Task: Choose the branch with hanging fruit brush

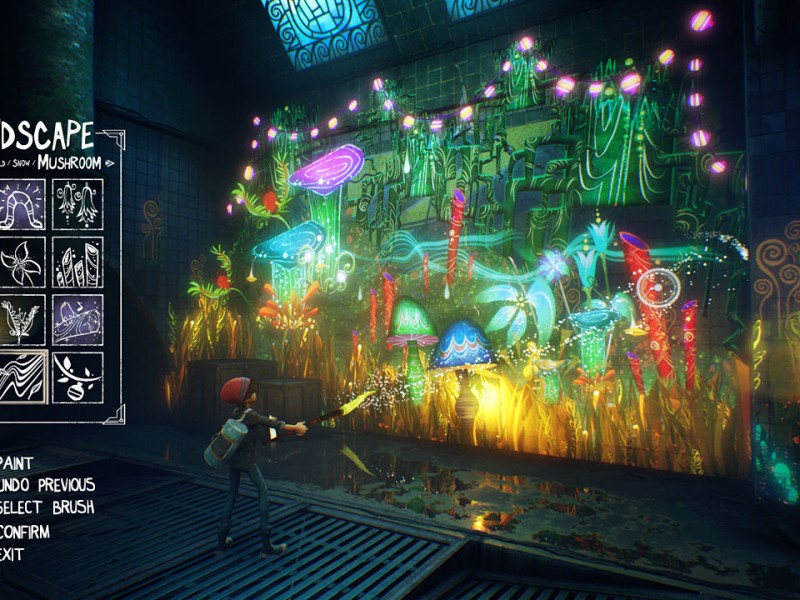Action: point(77,377)
